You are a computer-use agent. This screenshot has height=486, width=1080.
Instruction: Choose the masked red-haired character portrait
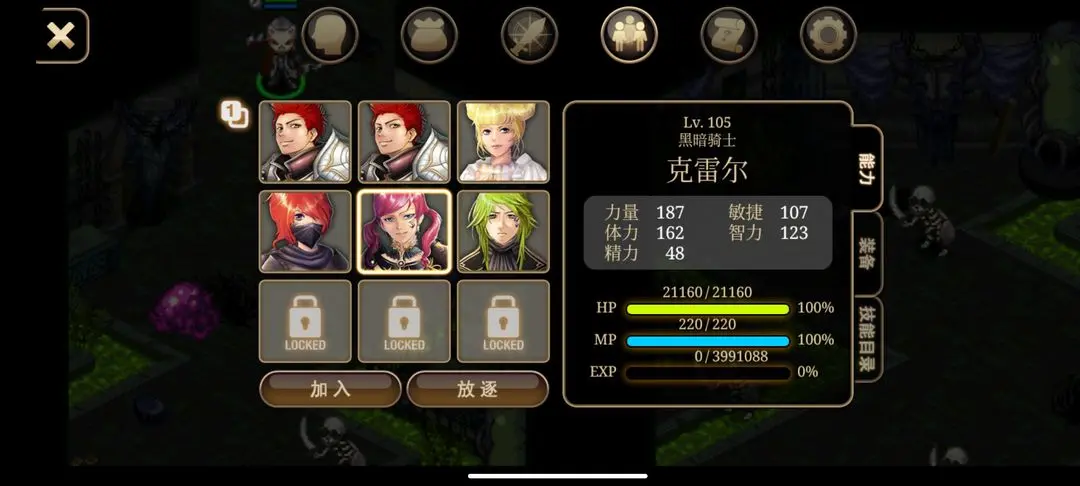305,231
